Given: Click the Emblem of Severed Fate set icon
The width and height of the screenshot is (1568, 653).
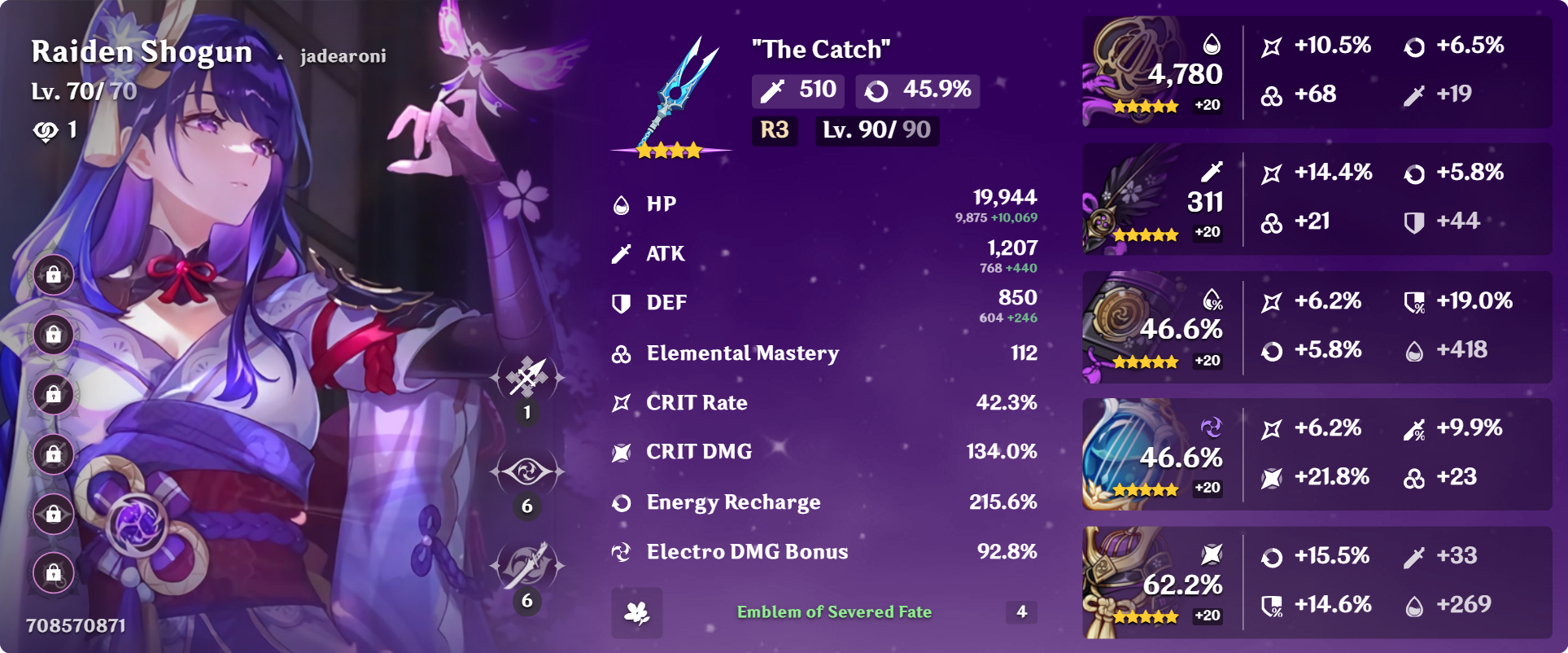Looking at the screenshot, I should click(x=638, y=611).
